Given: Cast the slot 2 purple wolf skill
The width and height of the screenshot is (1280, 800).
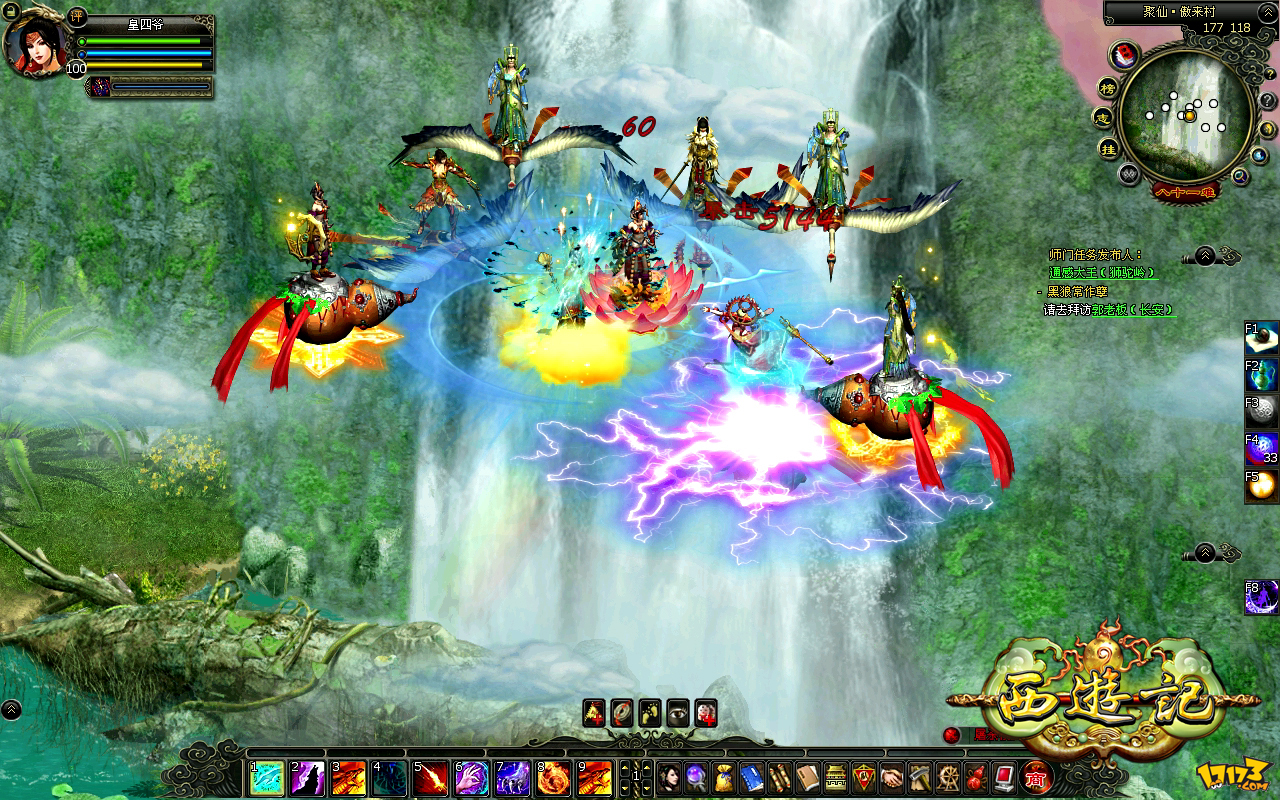Looking at the screenshot, I should [307, 778].
